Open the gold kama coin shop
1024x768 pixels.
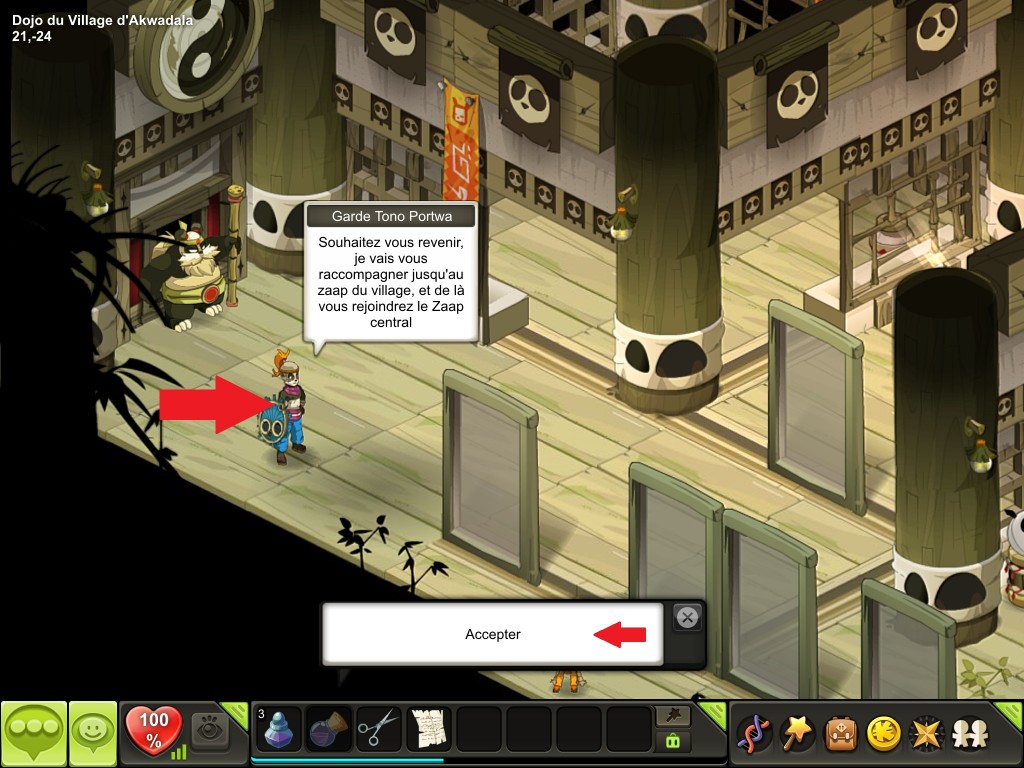click(x=882, y=734)
